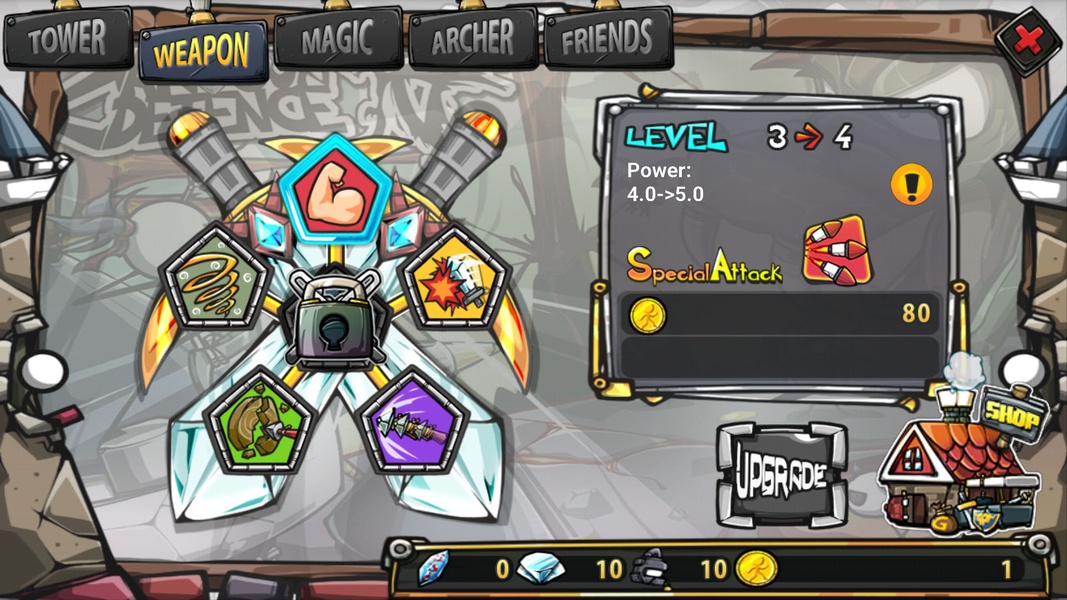Close the upgrade screen with the red X
This screenshot has width=1067, height=600.
tap(1027, 41)
